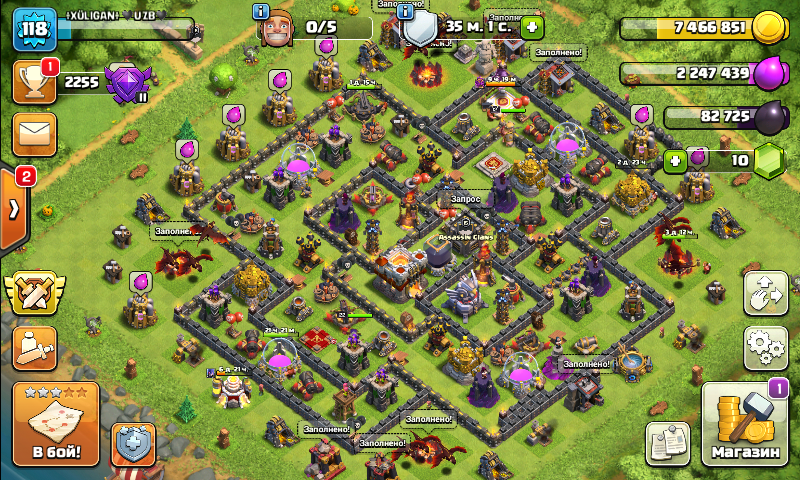Open the army overview crossed-swords button
Viewport: 800px width, 480px height.
[34, 293]
